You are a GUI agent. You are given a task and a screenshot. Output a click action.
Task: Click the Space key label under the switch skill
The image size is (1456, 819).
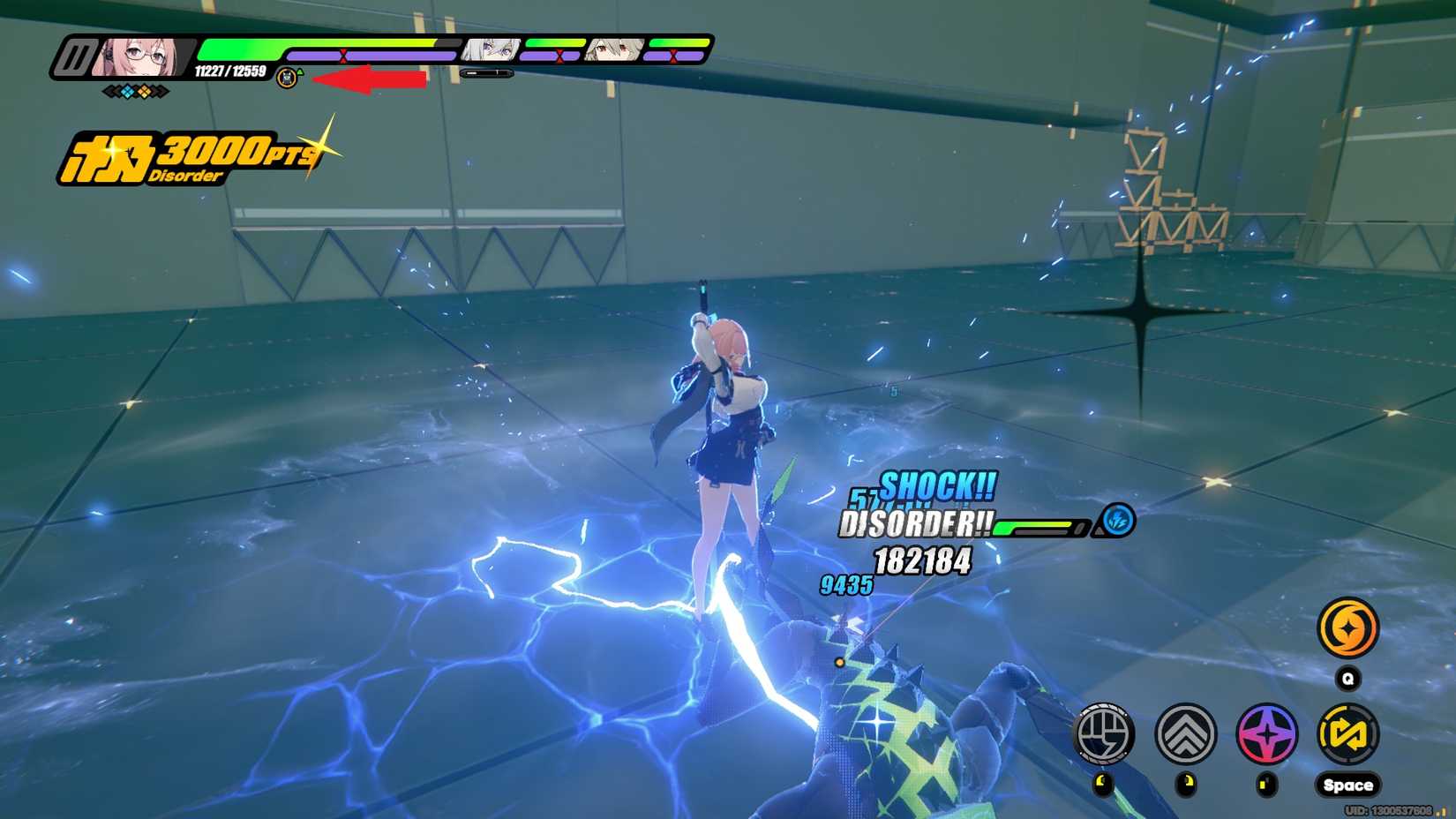point(1347,784)
